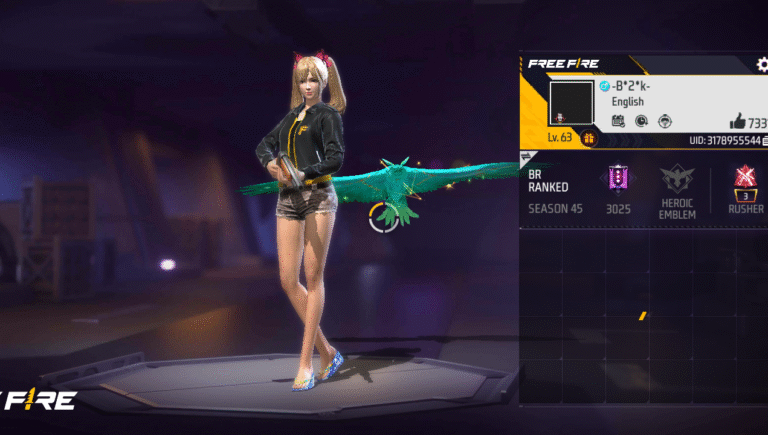
Task: Open the gift icon beside the level
Action: [x=590, y=137]
